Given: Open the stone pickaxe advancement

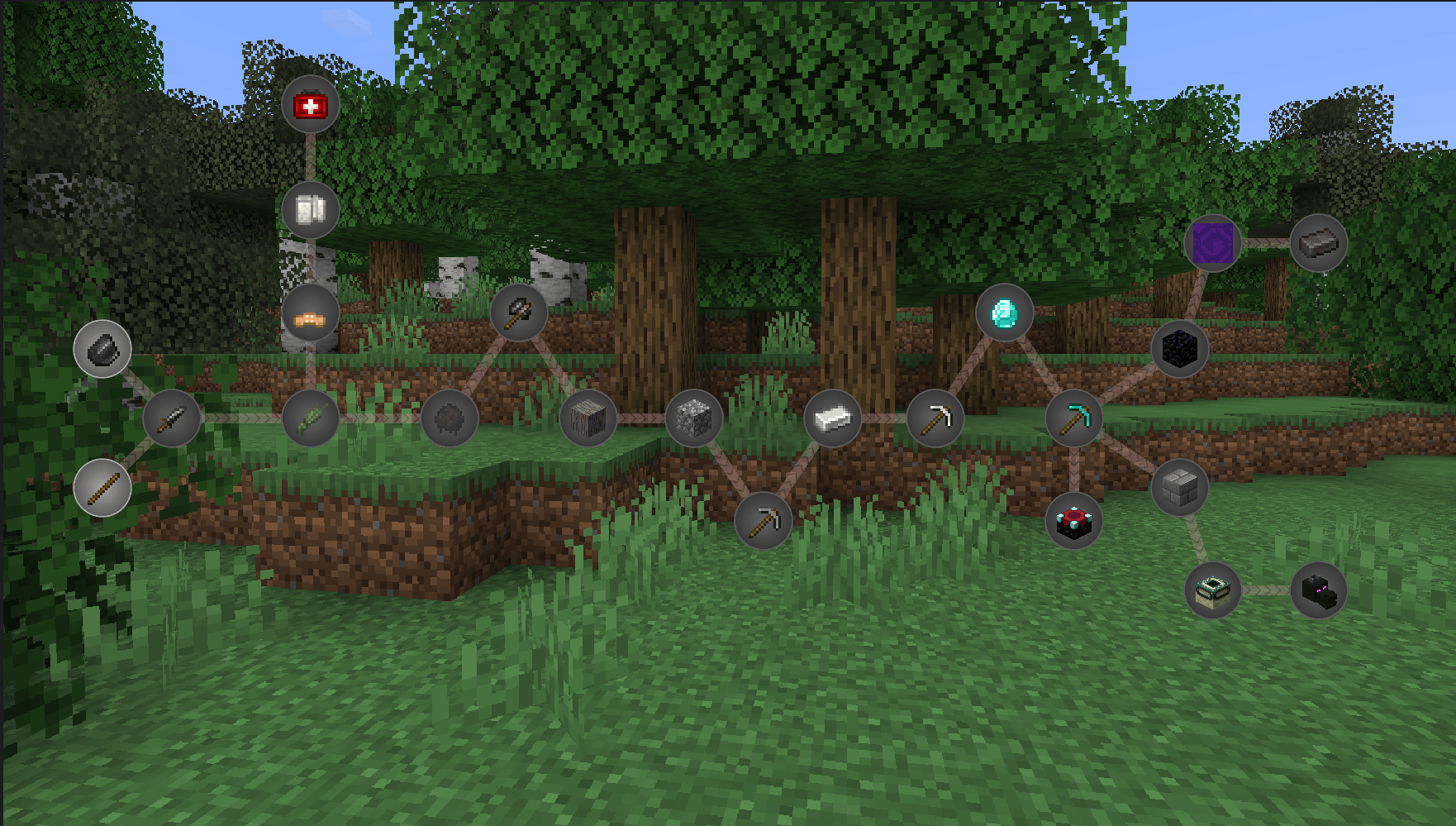Looking at the screenshot, I should 935,420.
